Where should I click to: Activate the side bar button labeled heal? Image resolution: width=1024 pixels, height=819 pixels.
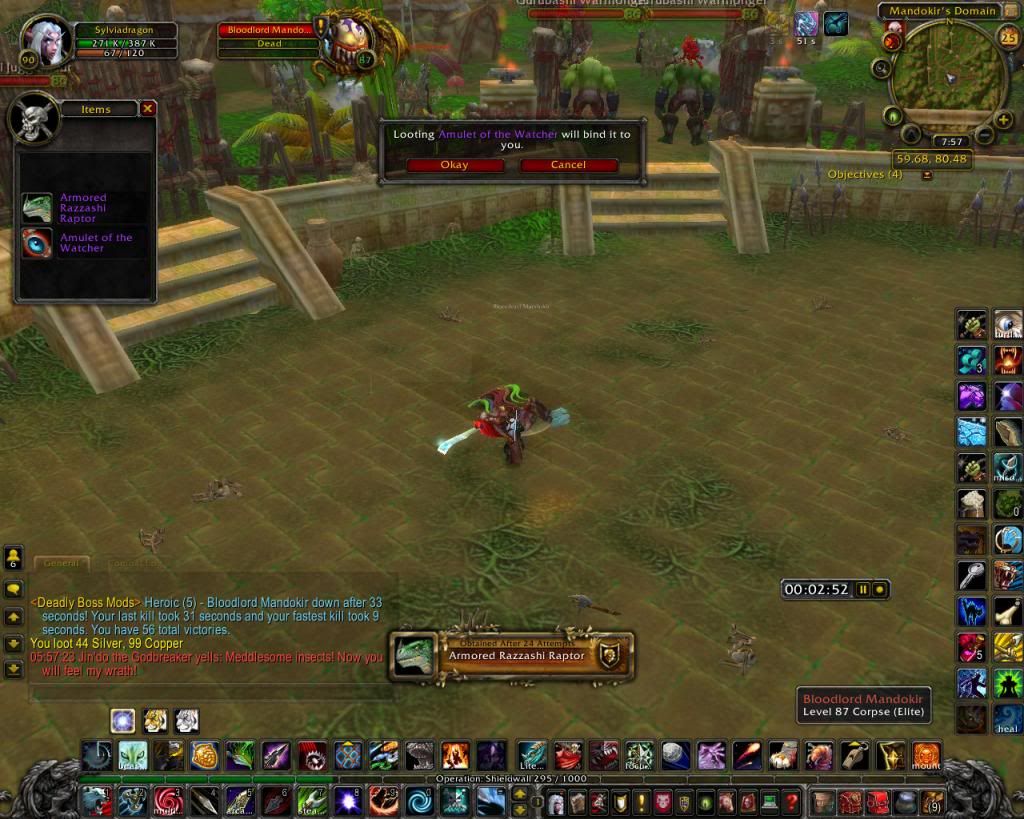[x=1008, y=717]
